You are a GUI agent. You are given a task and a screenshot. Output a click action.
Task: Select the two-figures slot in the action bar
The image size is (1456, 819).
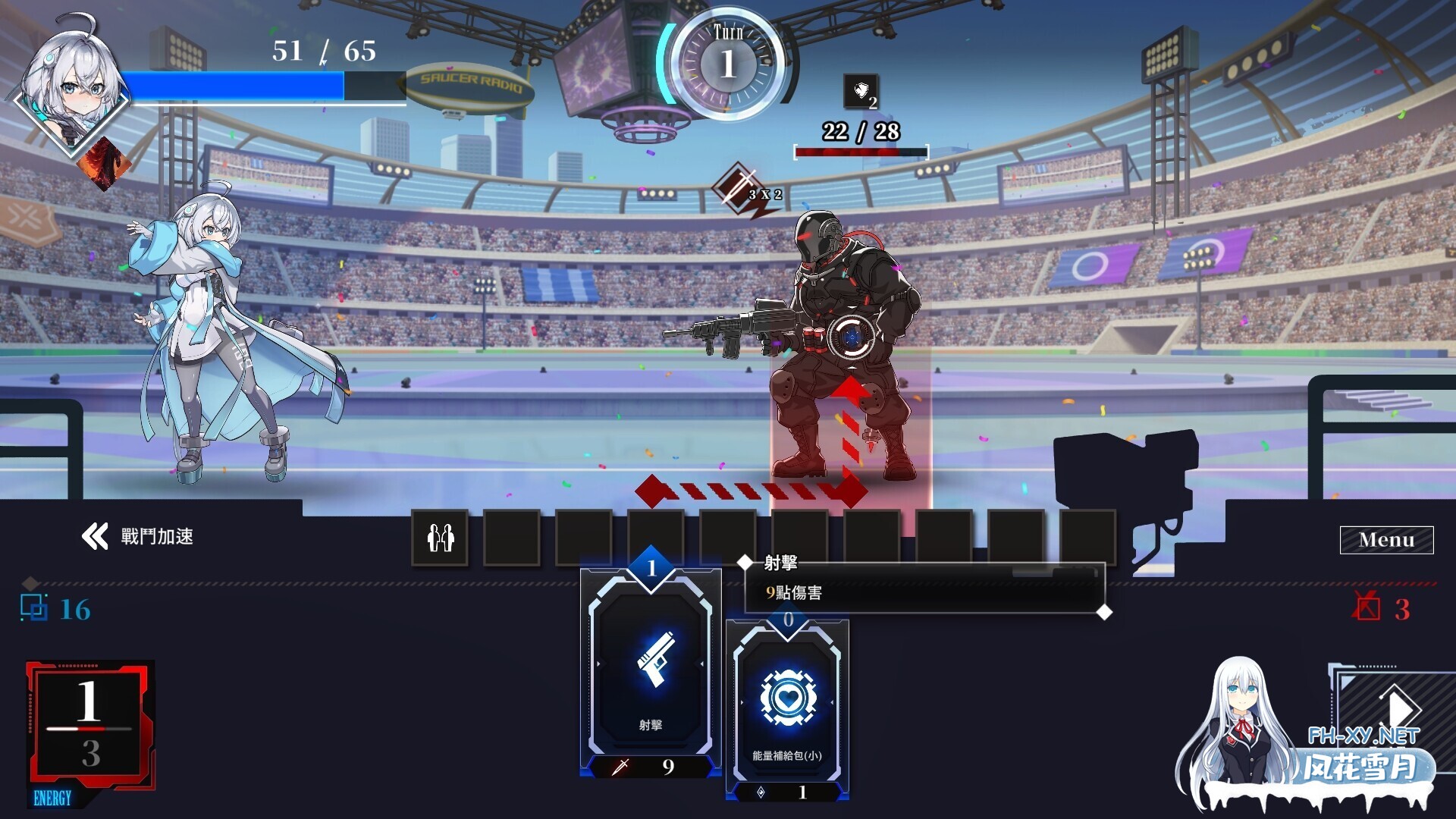pyautogui.click(x=440, y=538)
